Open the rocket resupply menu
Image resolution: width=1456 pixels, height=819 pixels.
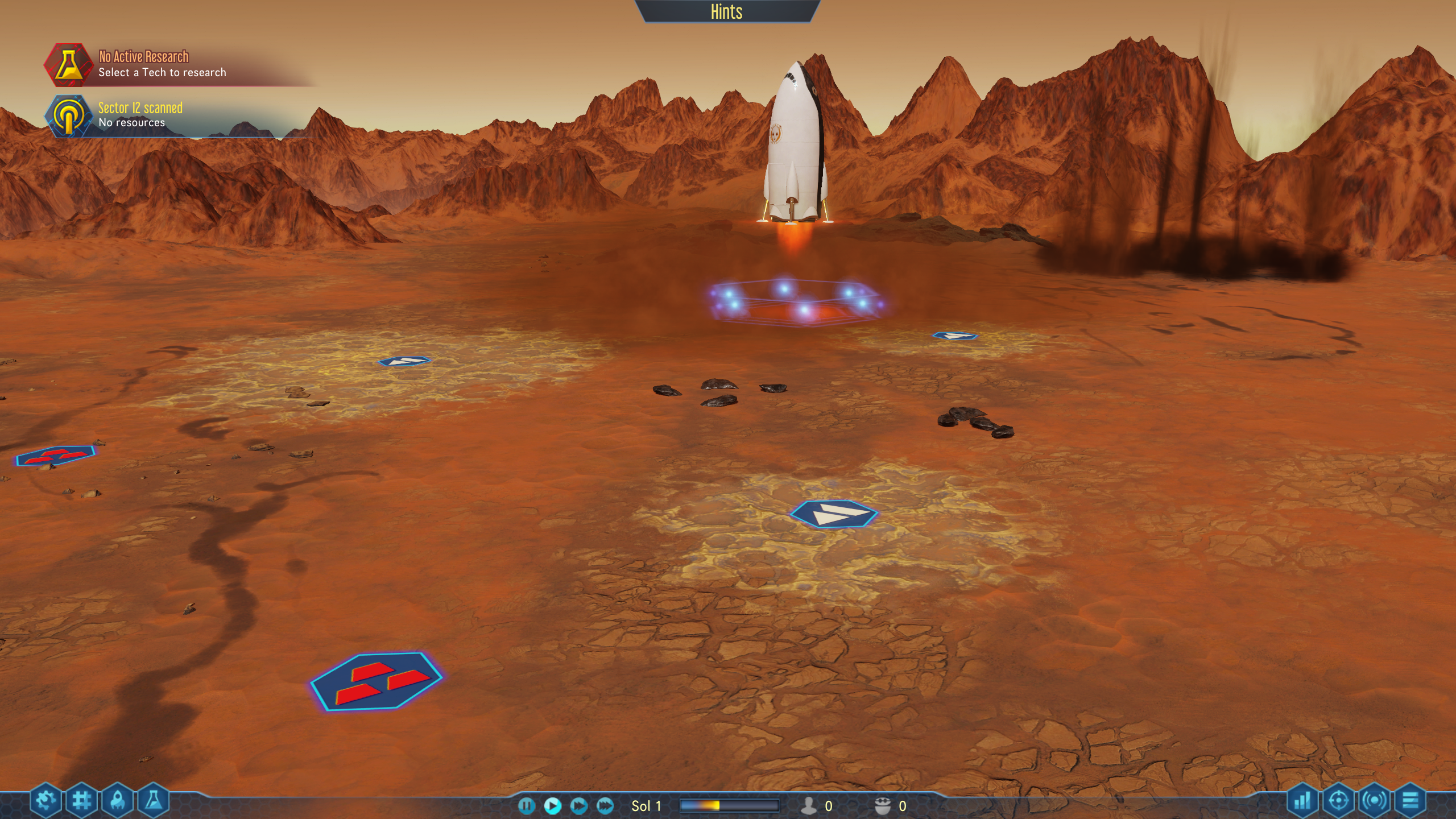pyautogui.click(x=118, y=801)
